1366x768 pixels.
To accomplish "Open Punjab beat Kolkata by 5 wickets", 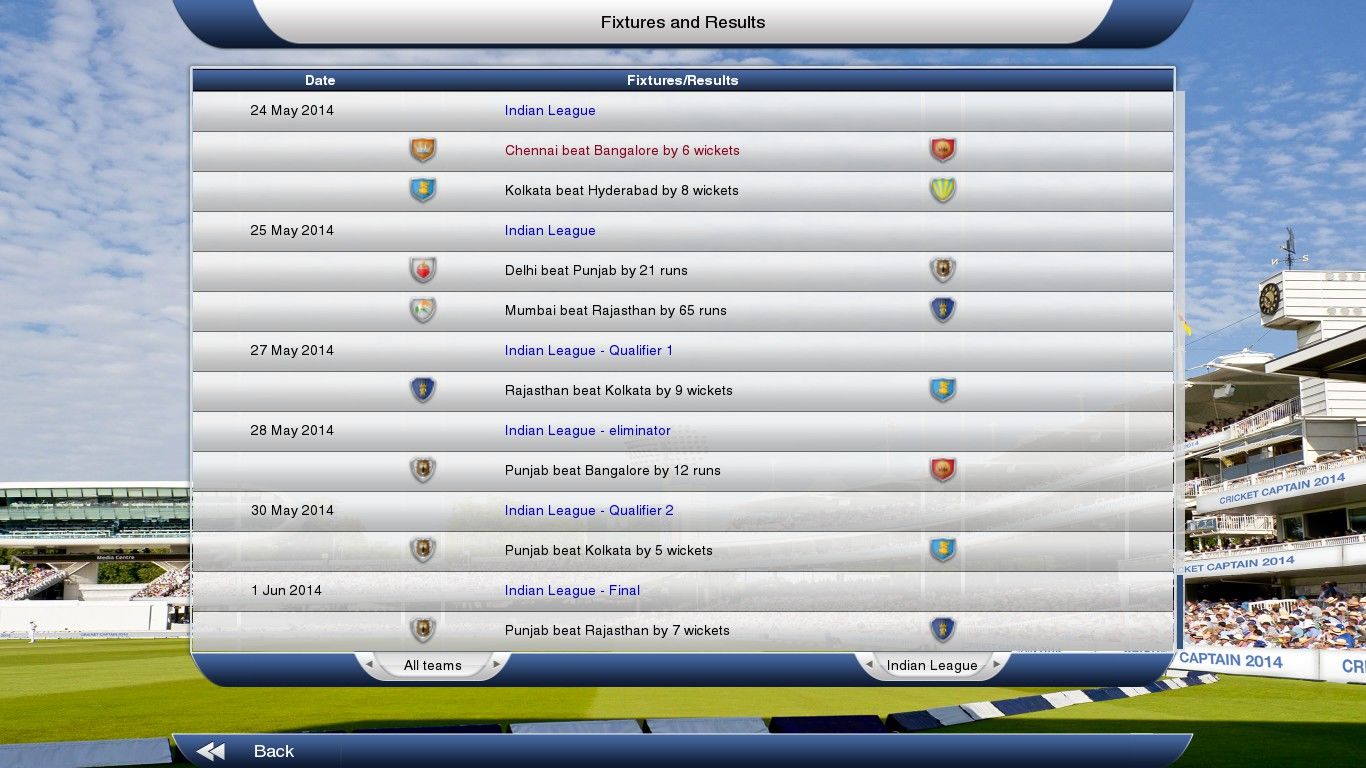I will click(x=608, y=551).
